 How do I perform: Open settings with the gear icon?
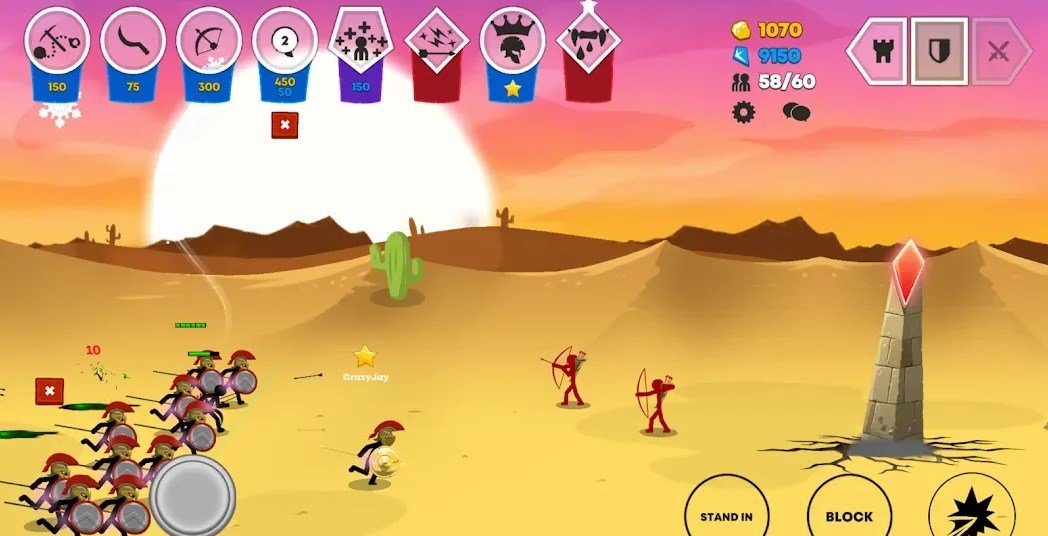click(743, 112)
